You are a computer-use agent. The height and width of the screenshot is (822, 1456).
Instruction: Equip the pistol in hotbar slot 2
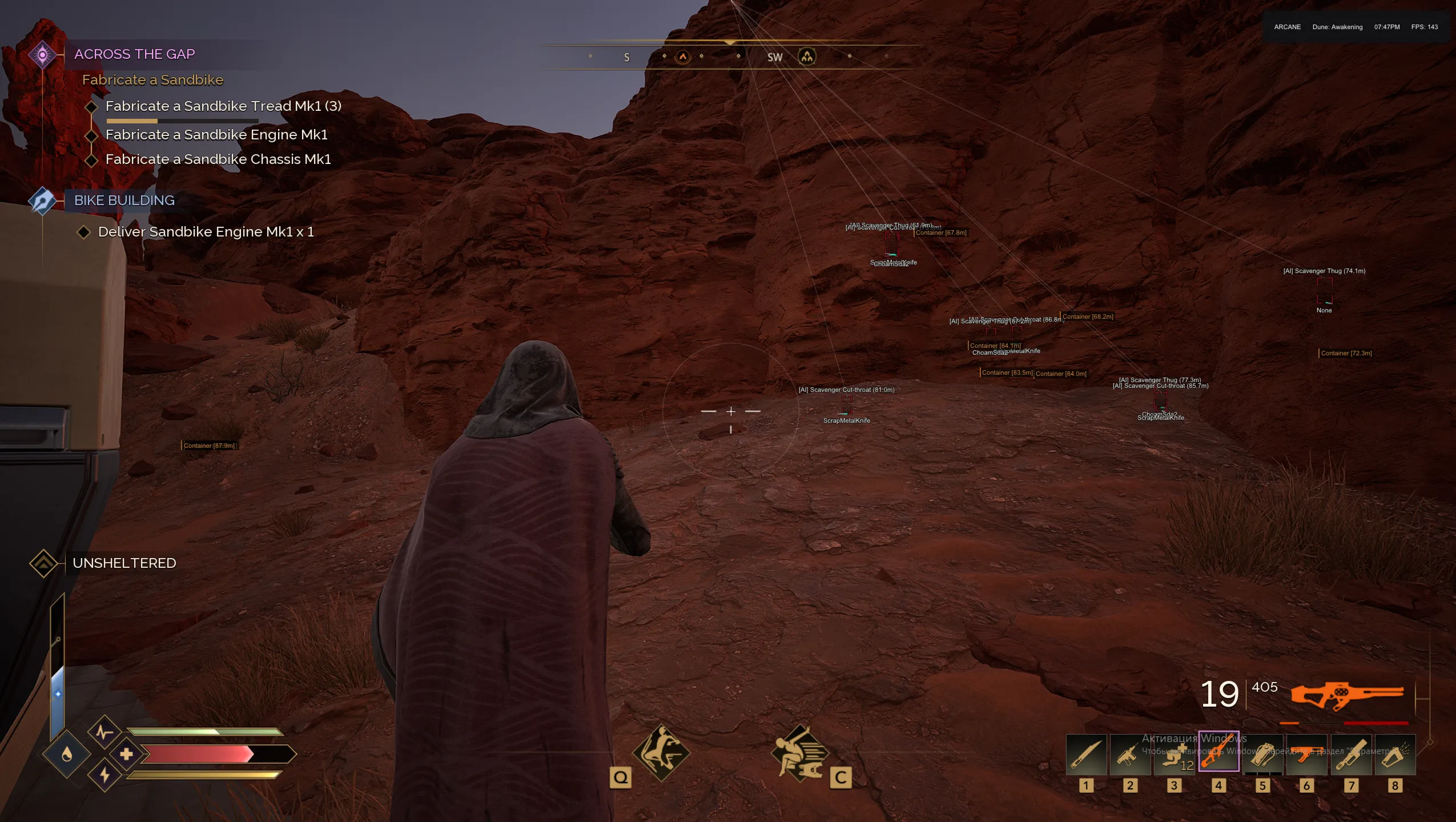(1129, 755)
